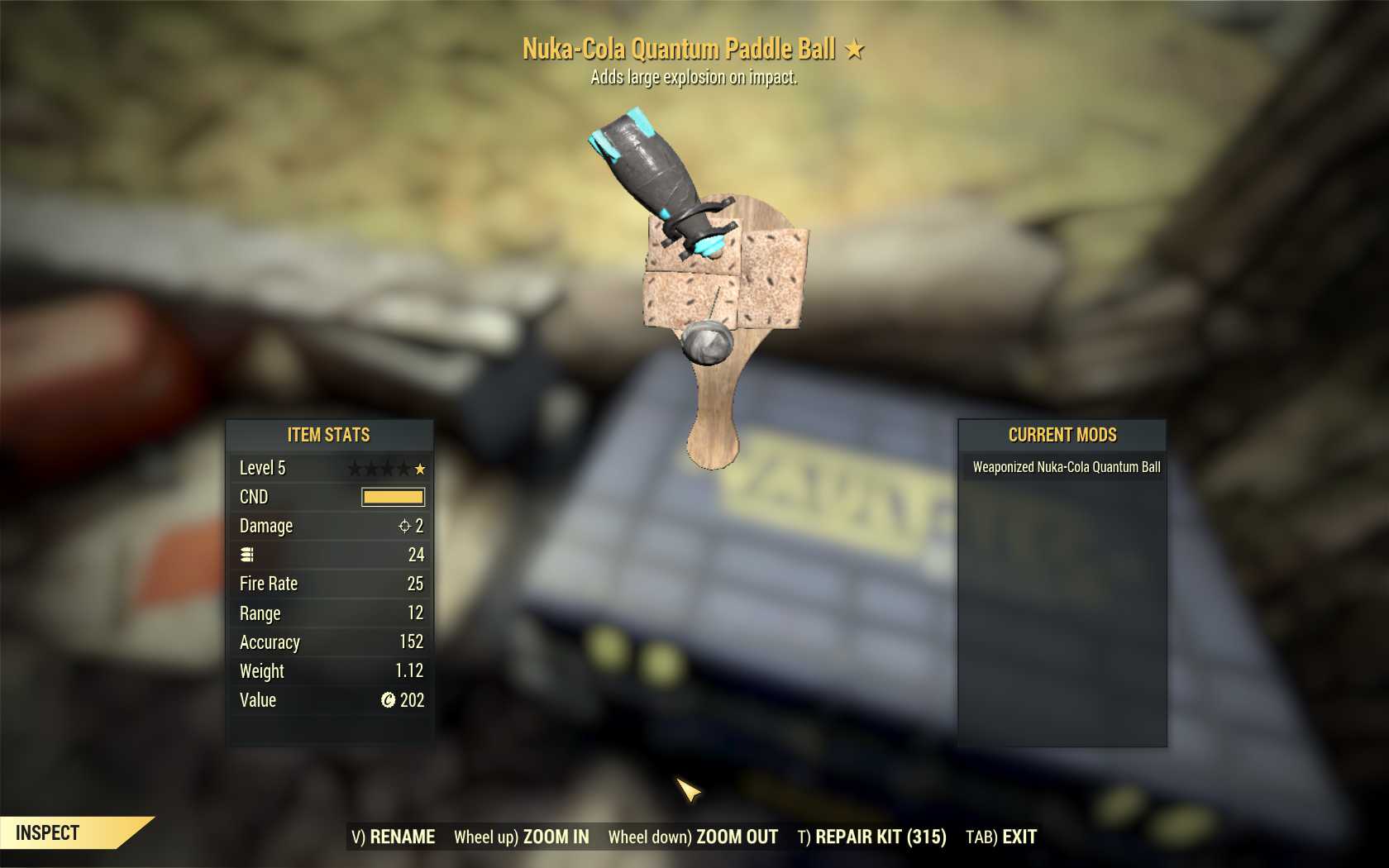Click the star next to the weapon title
Image resolution: width=1389 pixels, height=868 pixels.
coord(854,48)
